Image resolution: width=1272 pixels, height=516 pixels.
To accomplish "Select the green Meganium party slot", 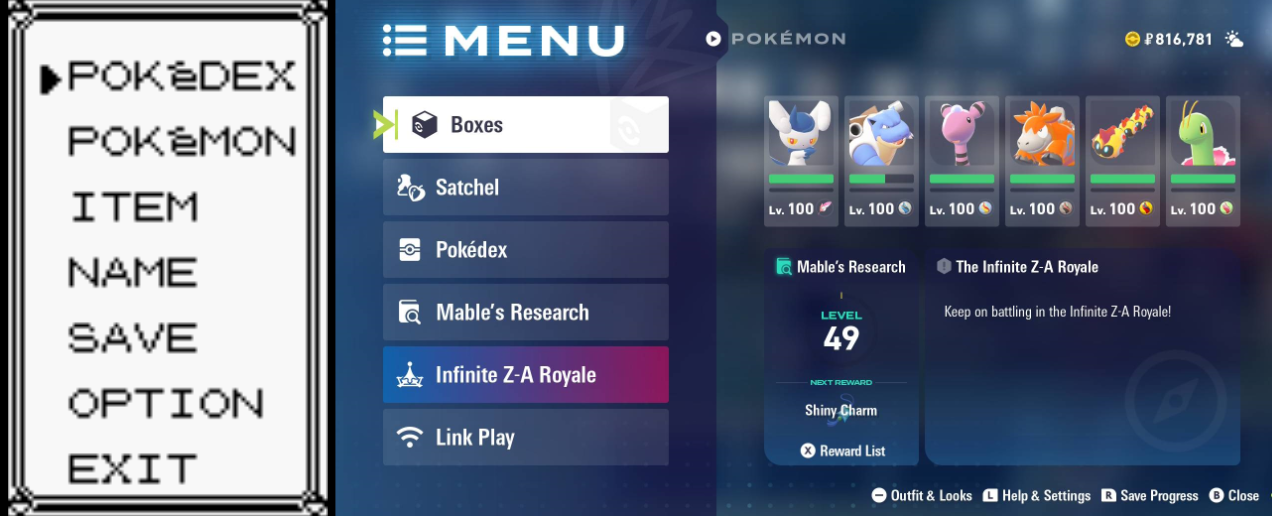I will click(x=1203, y=160).
